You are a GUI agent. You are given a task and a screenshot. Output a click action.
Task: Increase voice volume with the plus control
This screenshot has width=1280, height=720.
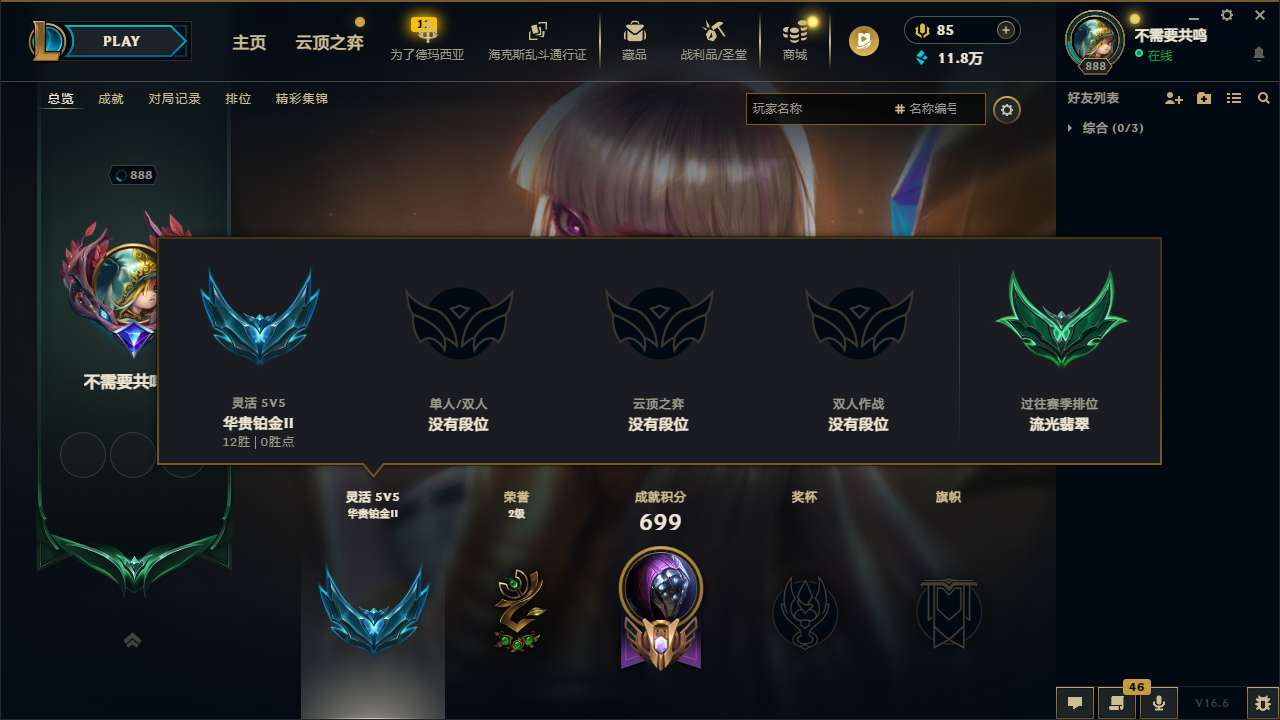click(1004, 30)
